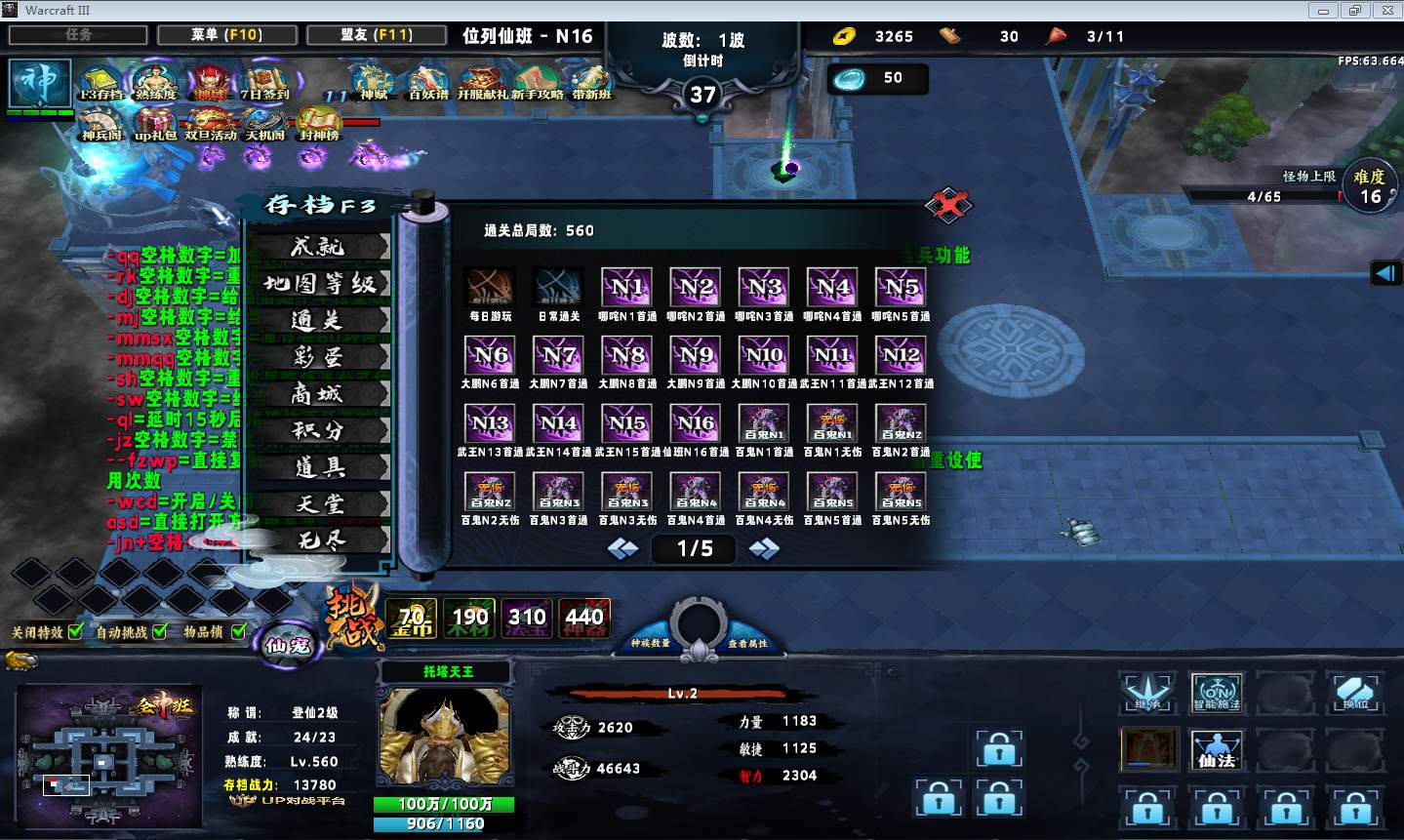This screenshot has width=1404, height=840.
Task: Select the 商城 shop tab
Action: click(x=318, y=394)
